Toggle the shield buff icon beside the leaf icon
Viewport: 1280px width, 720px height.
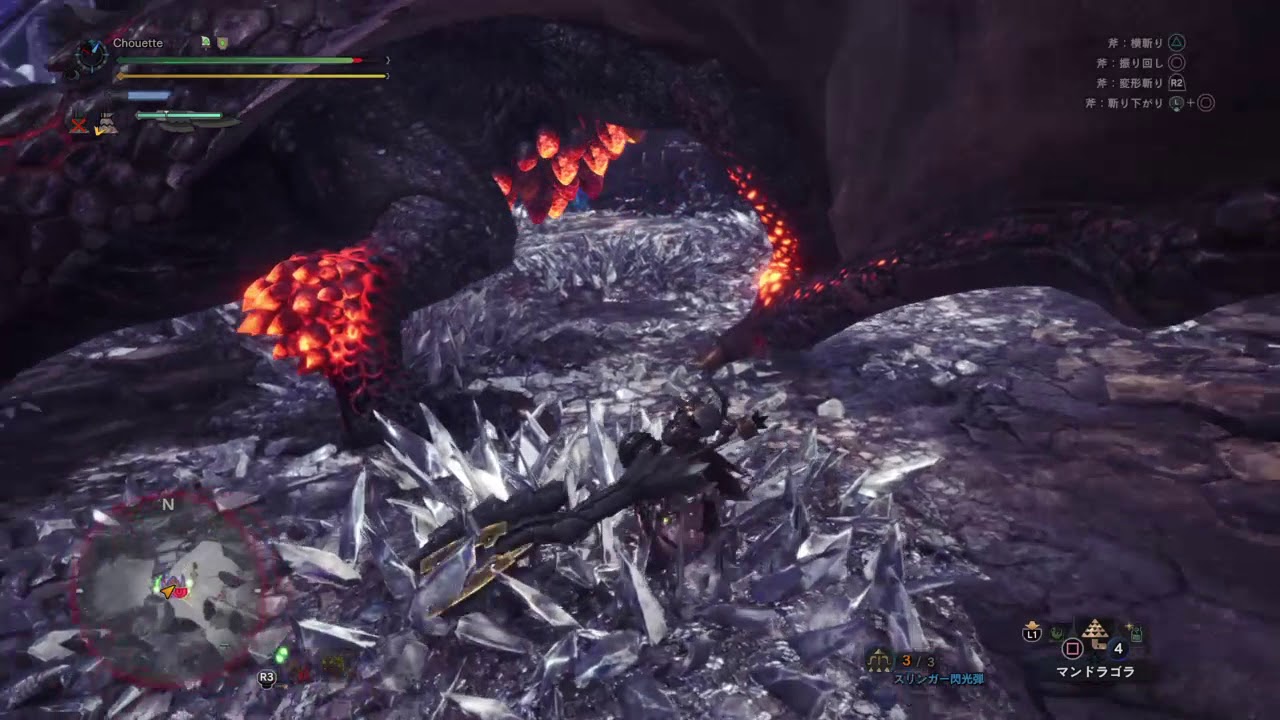tap(221, 43)
